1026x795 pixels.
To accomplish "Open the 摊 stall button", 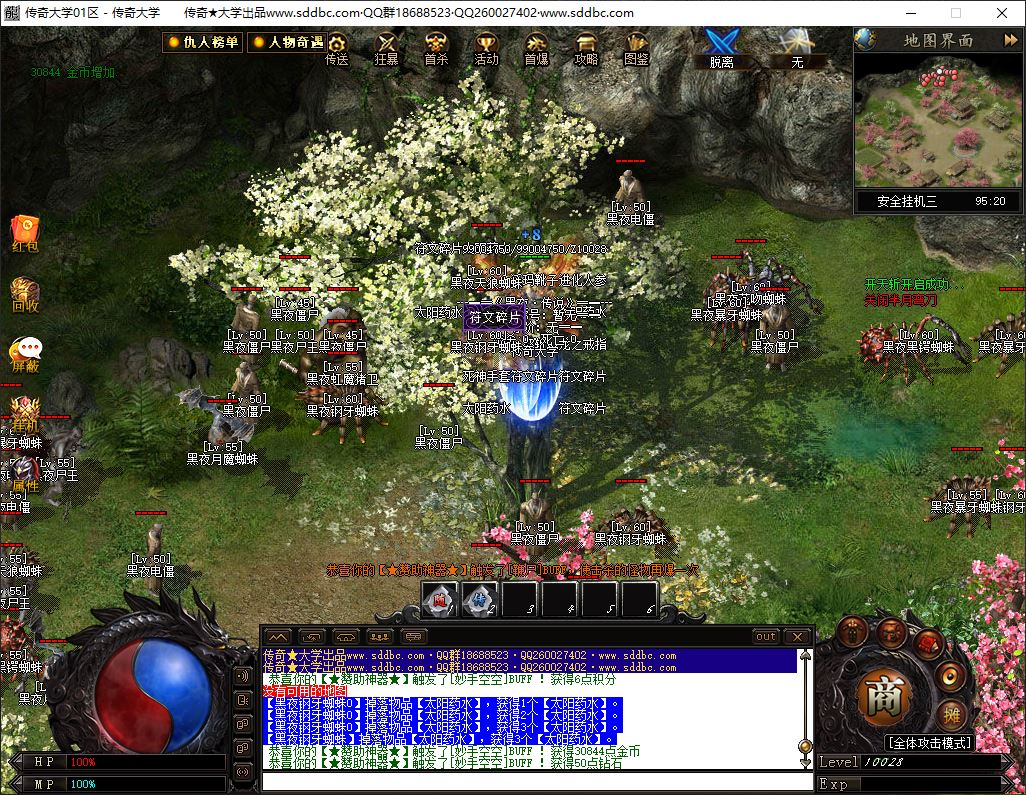I will (x=949, y=716).
